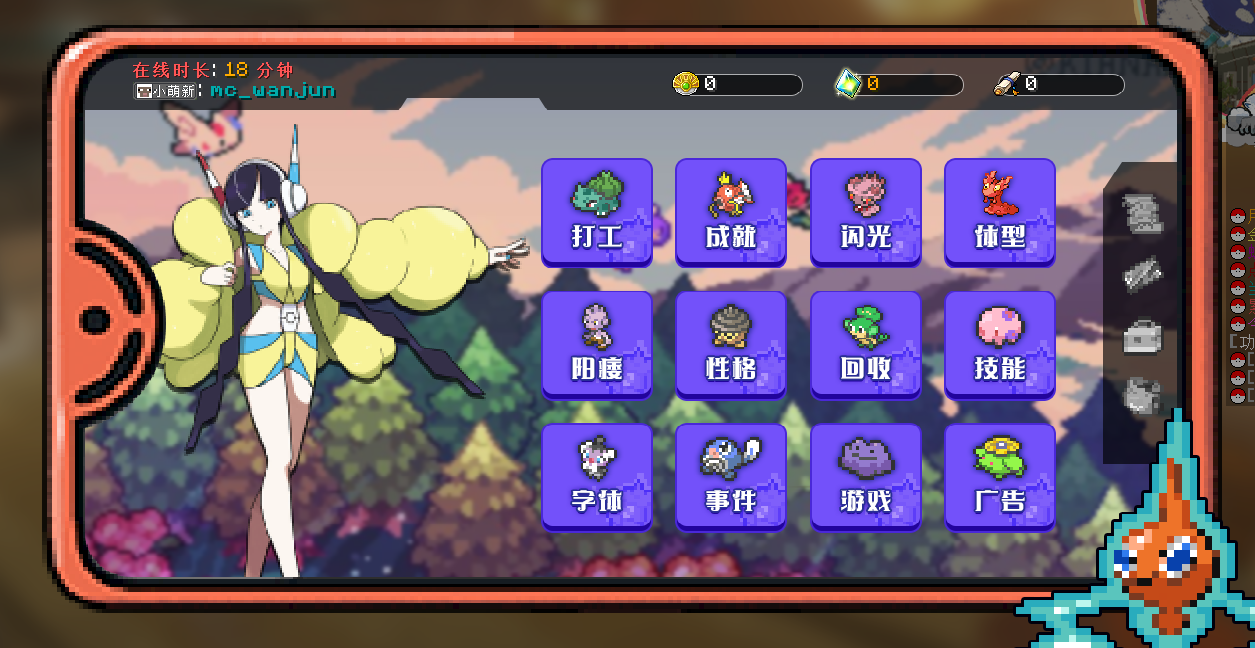Choose the 体型 size tile

tap(999, 212)
